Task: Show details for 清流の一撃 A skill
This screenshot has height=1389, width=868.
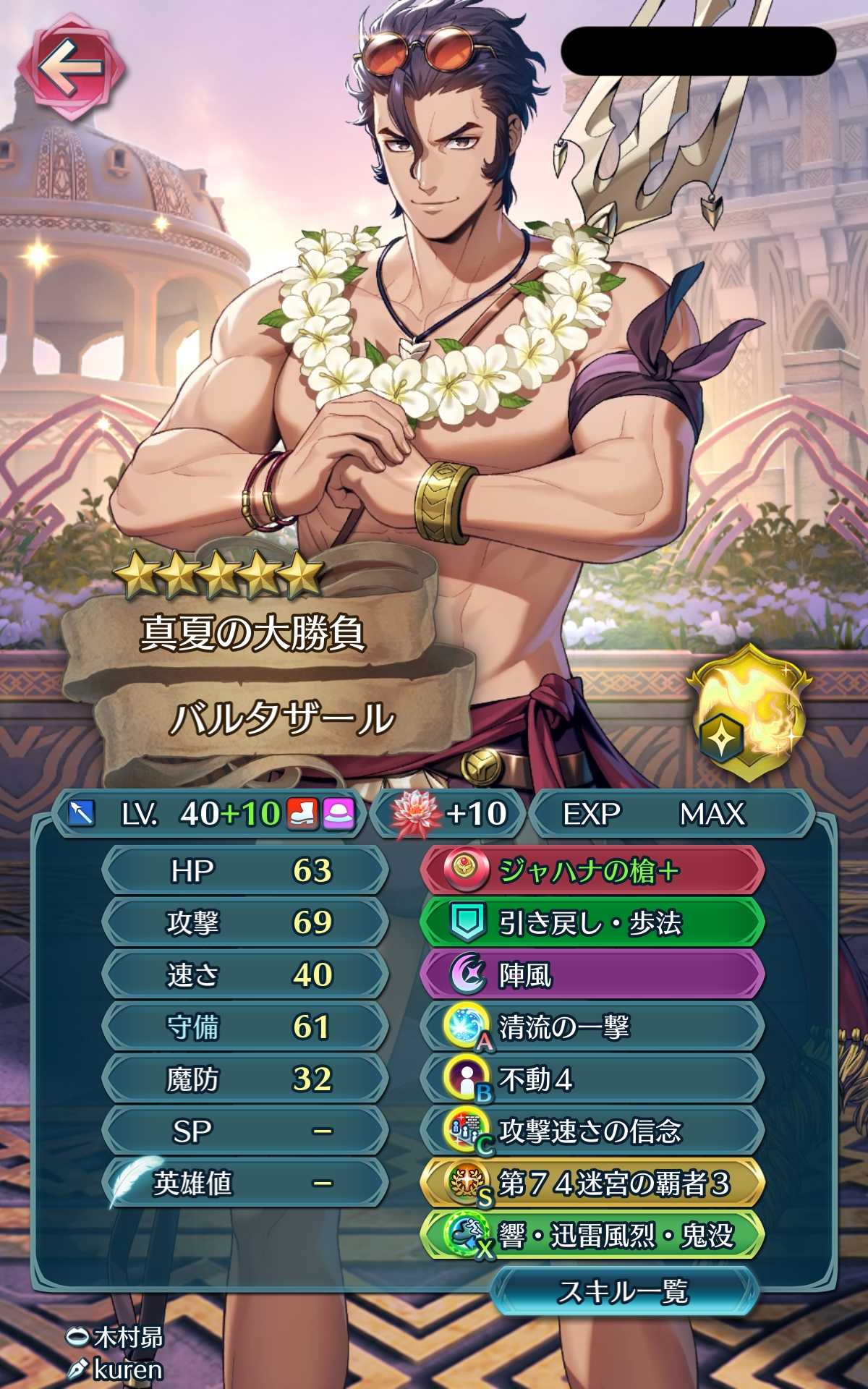Action: [592, 1027]
